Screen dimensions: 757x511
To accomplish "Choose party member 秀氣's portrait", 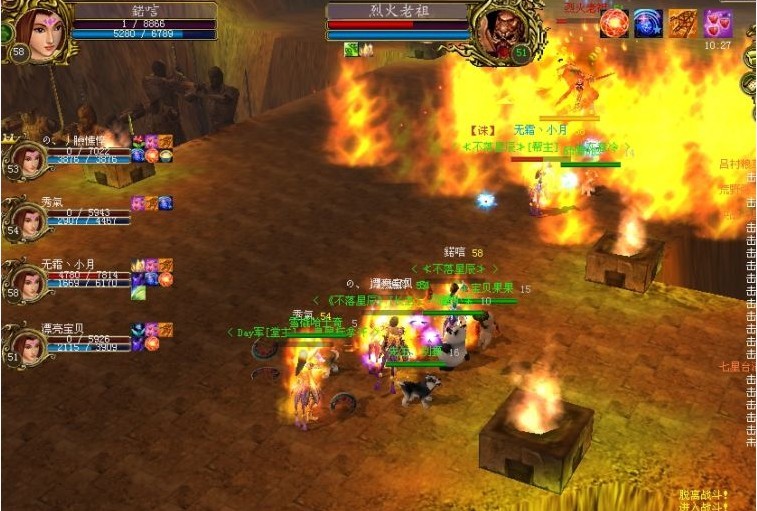I will tap(30, 218).
